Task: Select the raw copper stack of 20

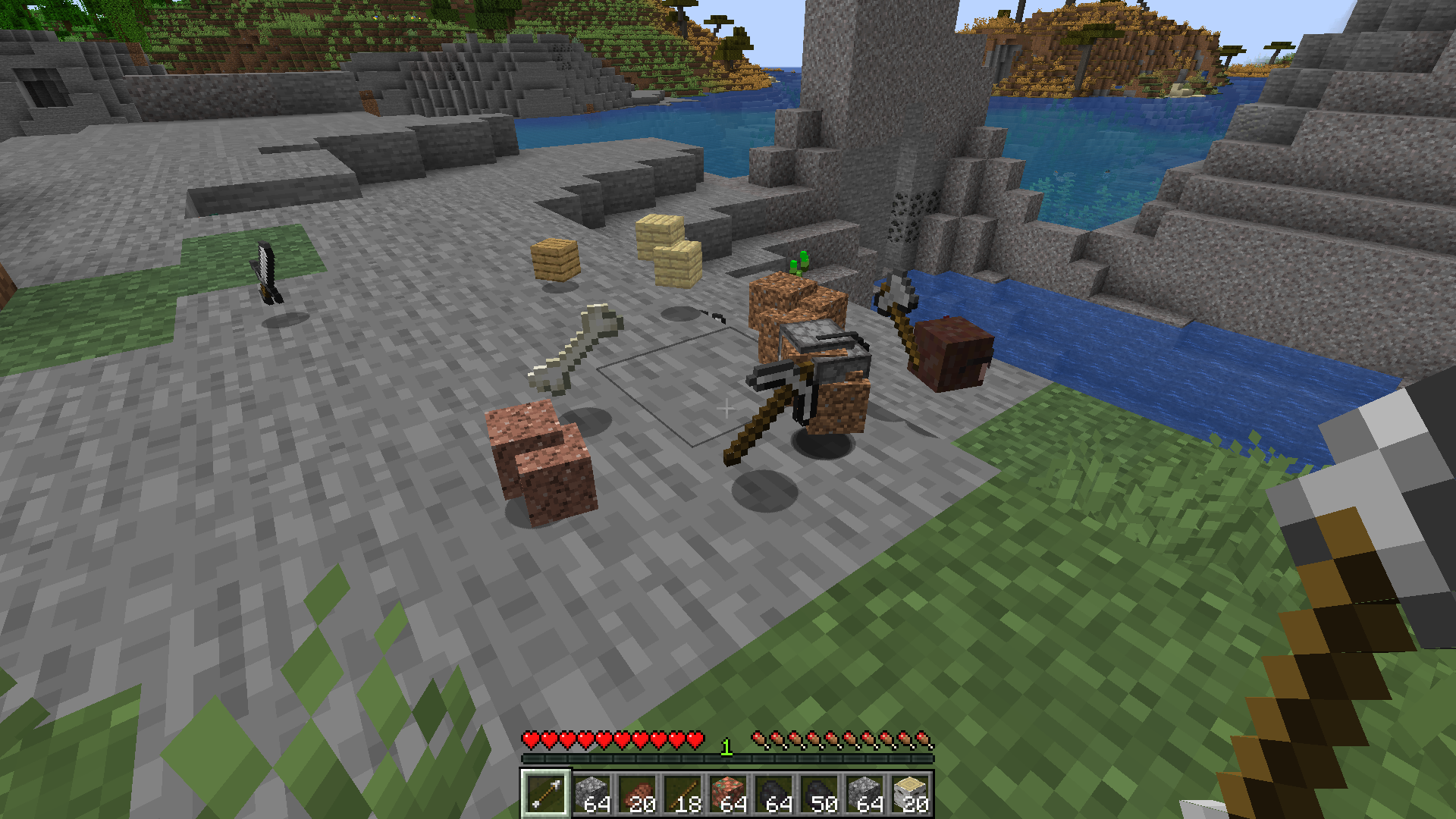Action: click(637, 794)
